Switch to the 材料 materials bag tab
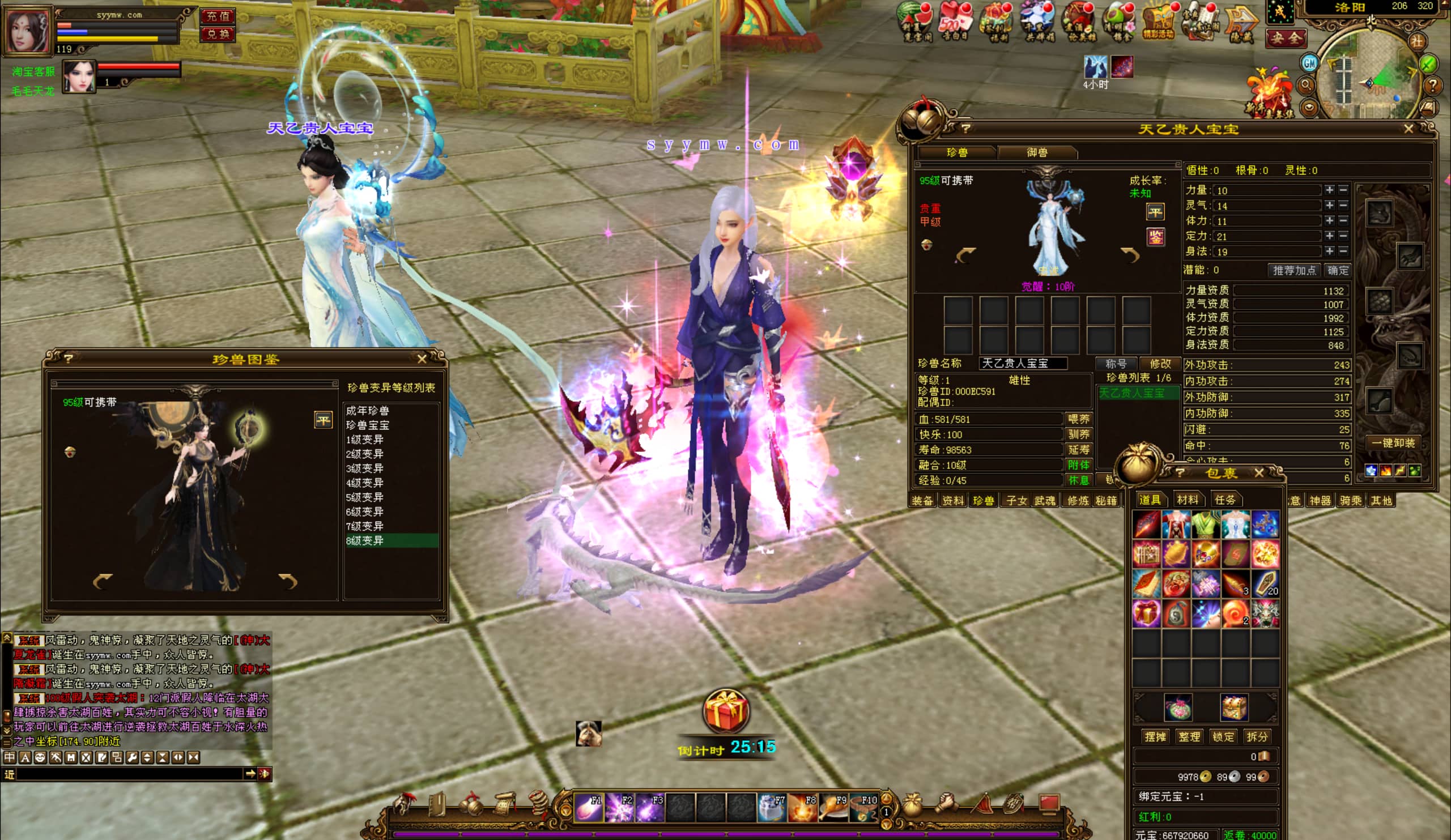Screen dimensions: 1451x840 1188,500
